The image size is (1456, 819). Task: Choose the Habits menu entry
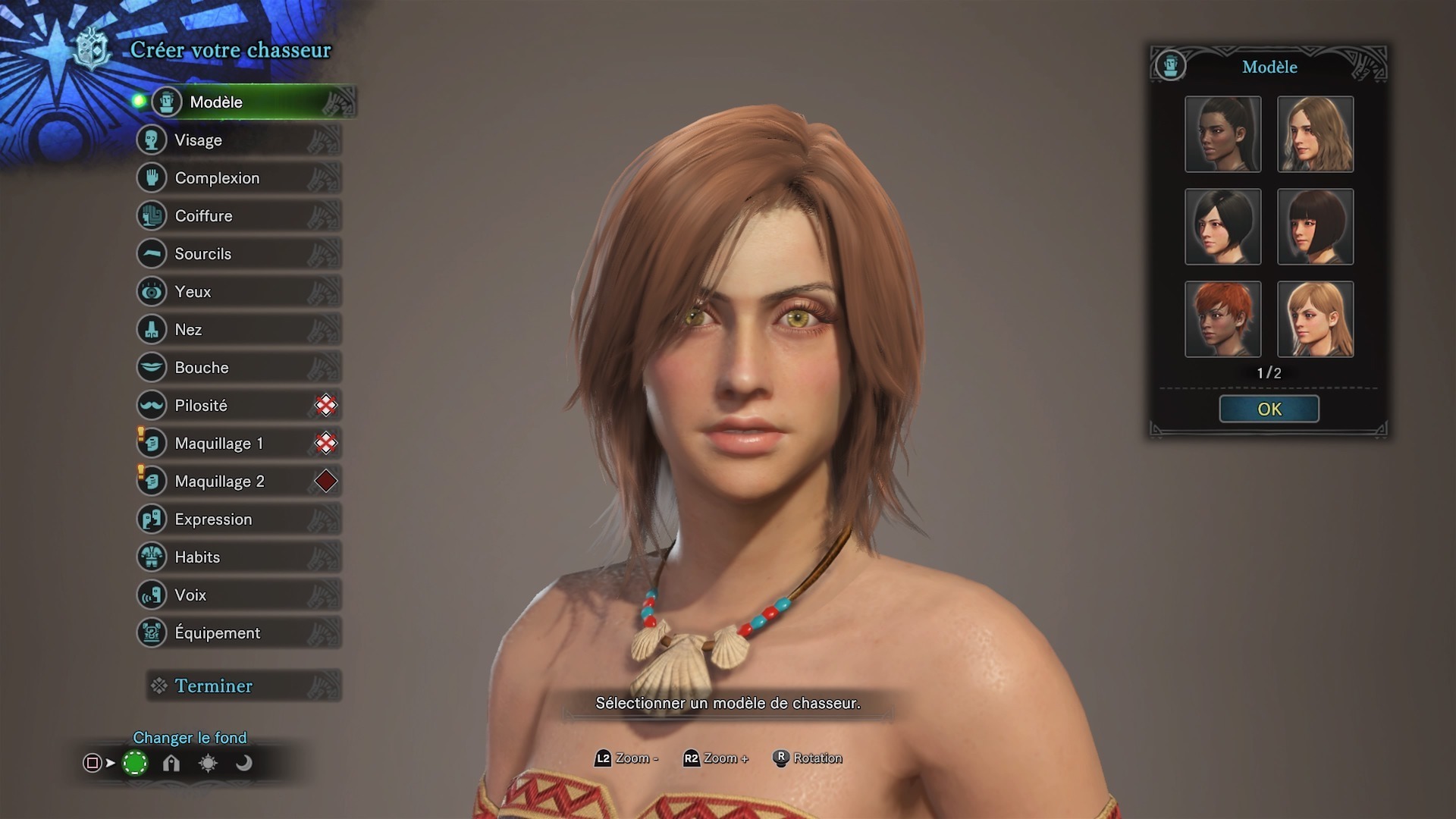pyautogui.click(x=238, y=557)
